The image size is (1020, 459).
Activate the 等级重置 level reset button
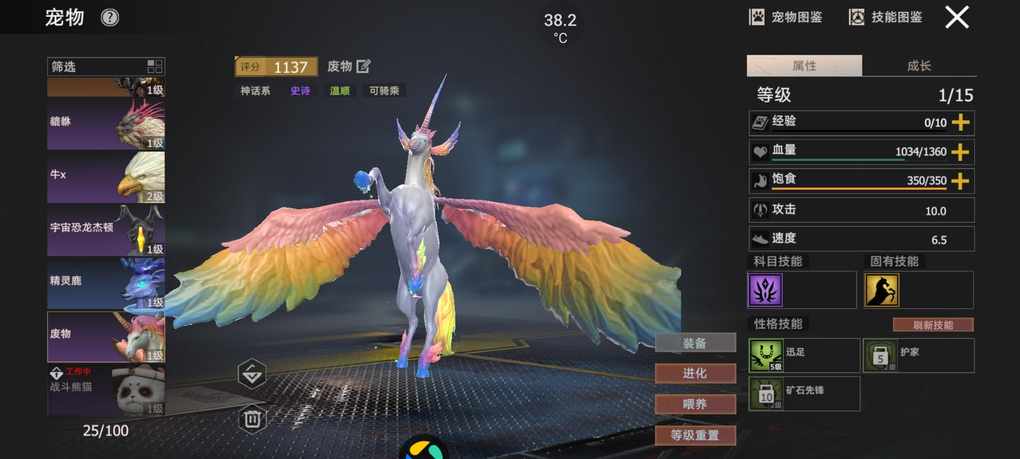click(695, 435)
